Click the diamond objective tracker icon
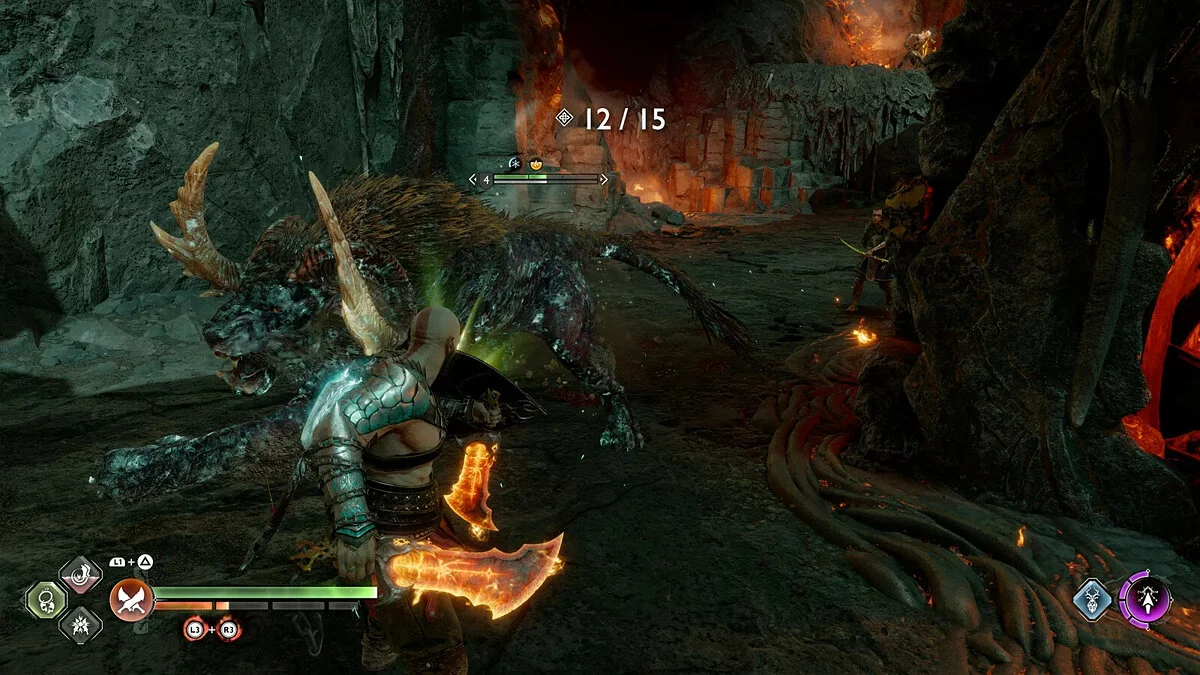1200x675 pixels. point(565,119)
